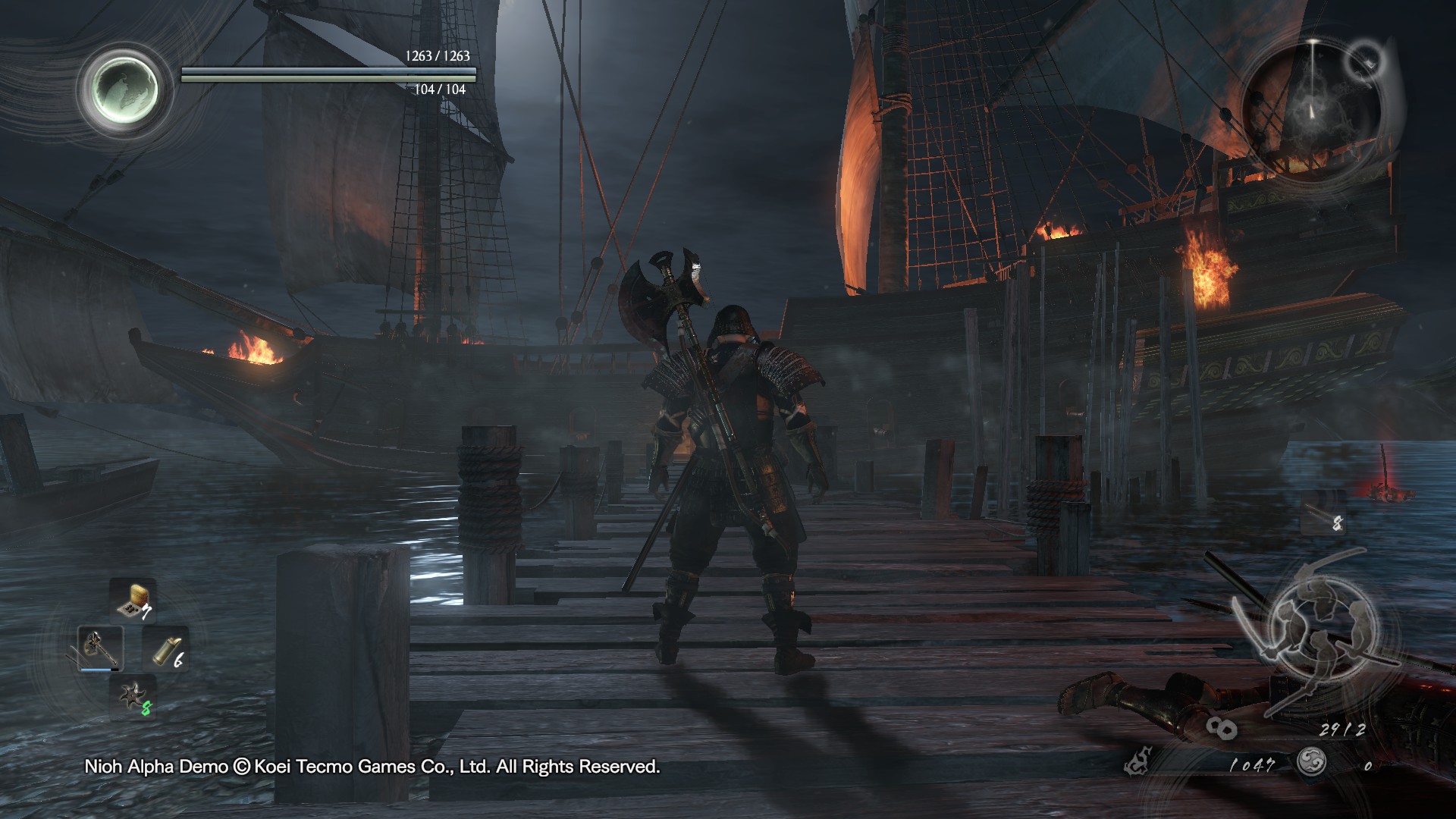This screenshot has height=819, width=1456.
Task: Select the guardian spirit orb icon
Action: point(122,89)
